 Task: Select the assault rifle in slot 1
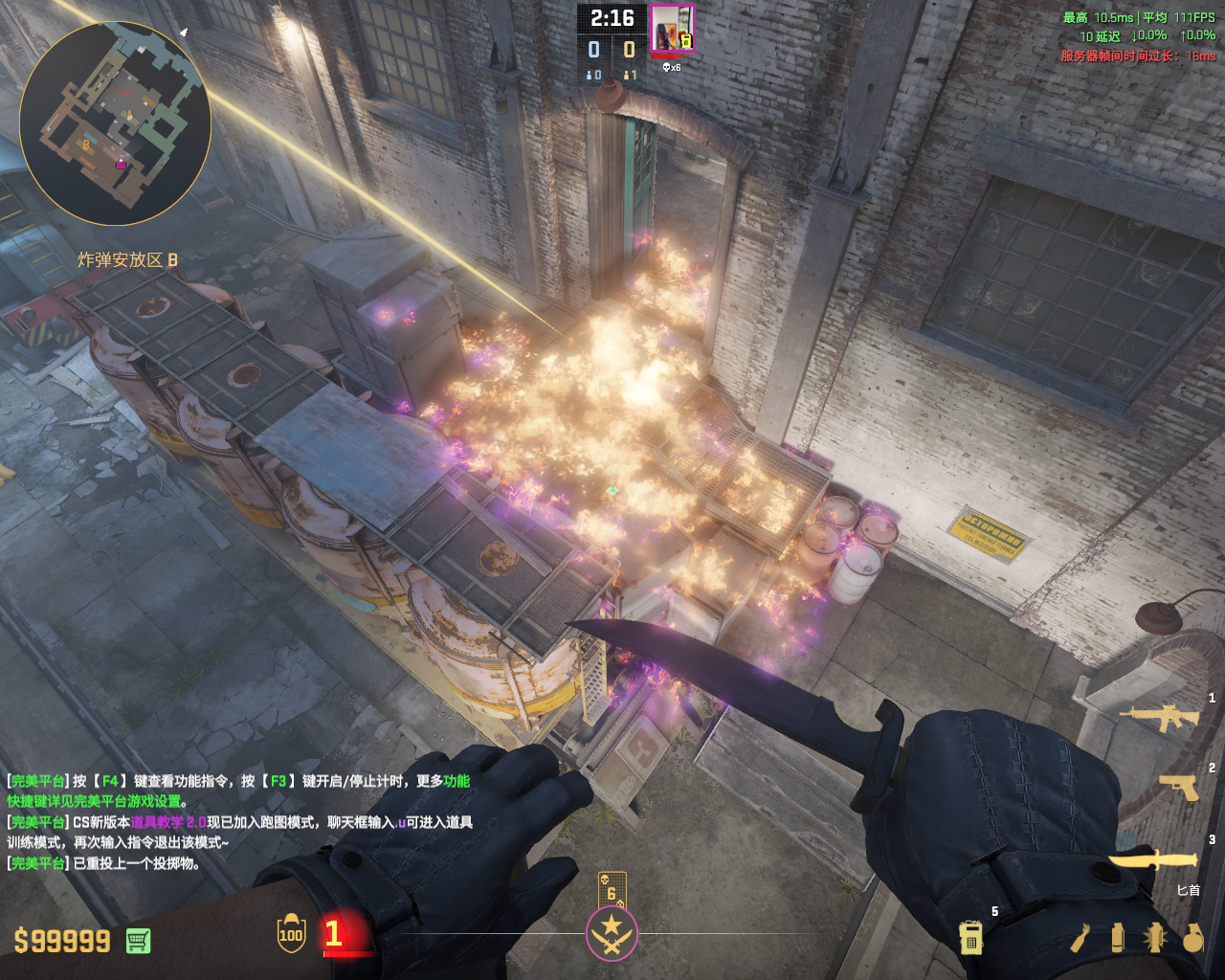coord(1159,718)
